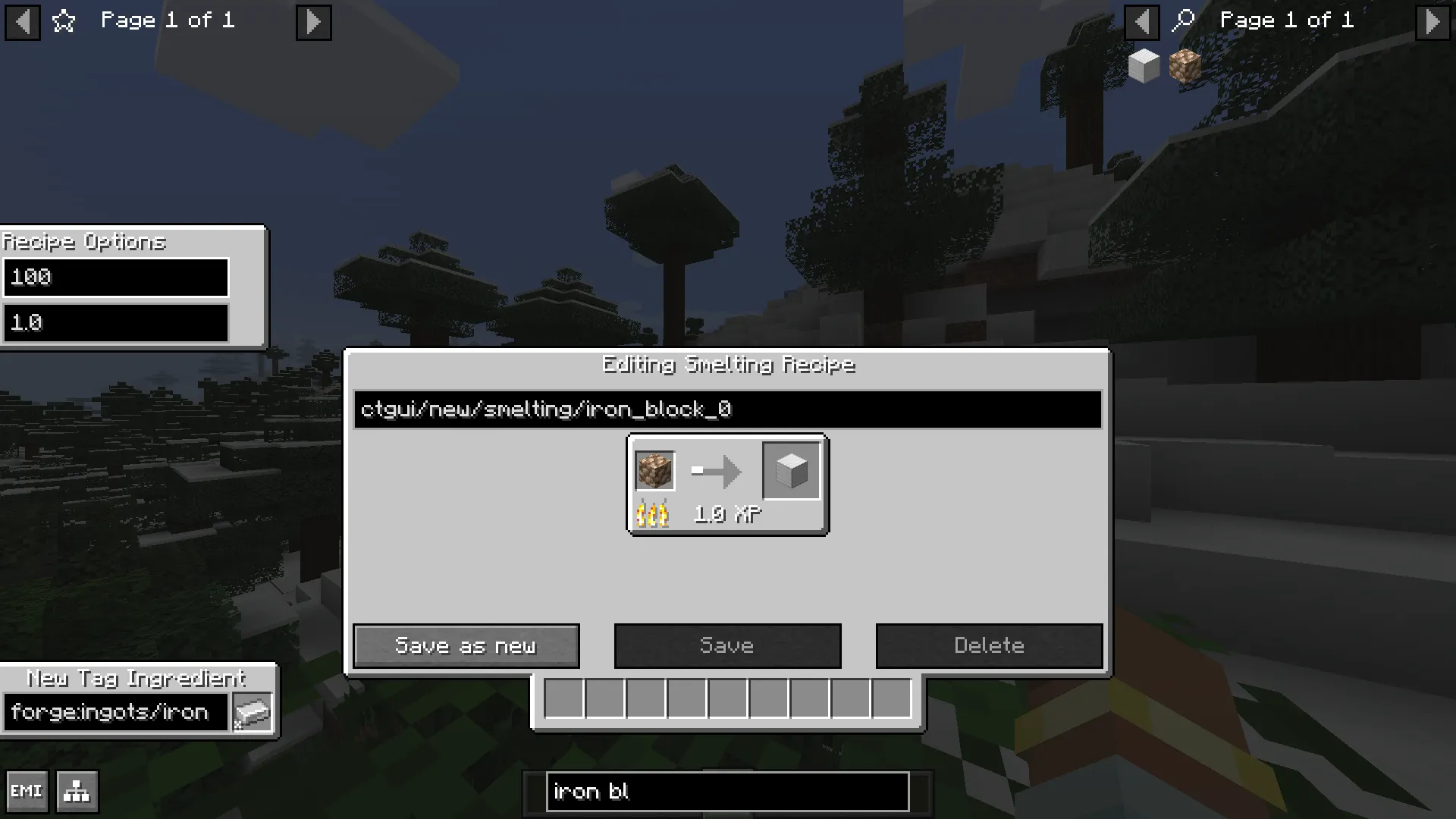Advance to next bookmark page top left
Screen dimensions: 1456x819
coord(313,23)
